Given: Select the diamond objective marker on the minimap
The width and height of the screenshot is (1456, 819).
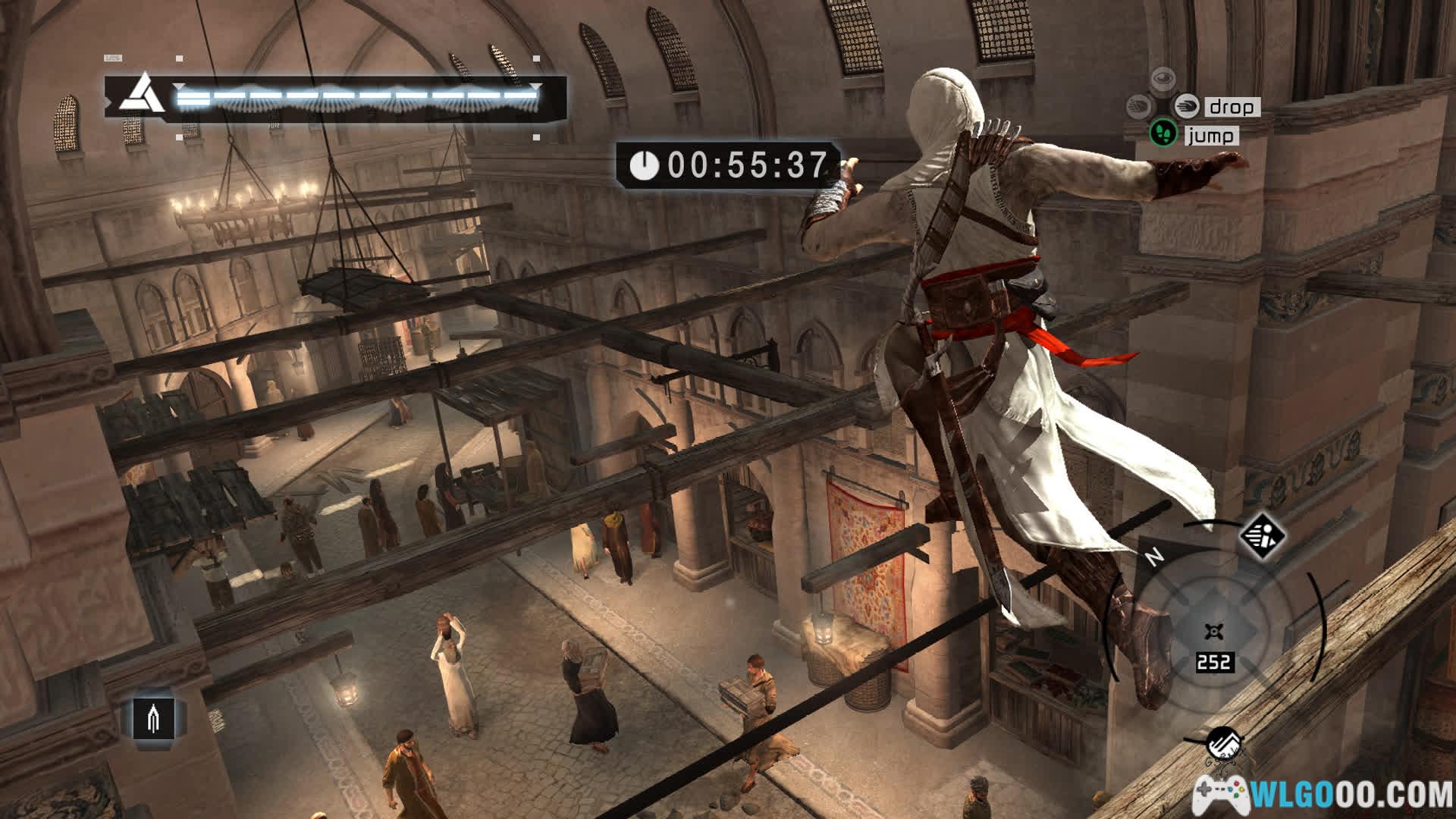Looking at the screenshot, I should [x=1262, y=536].
